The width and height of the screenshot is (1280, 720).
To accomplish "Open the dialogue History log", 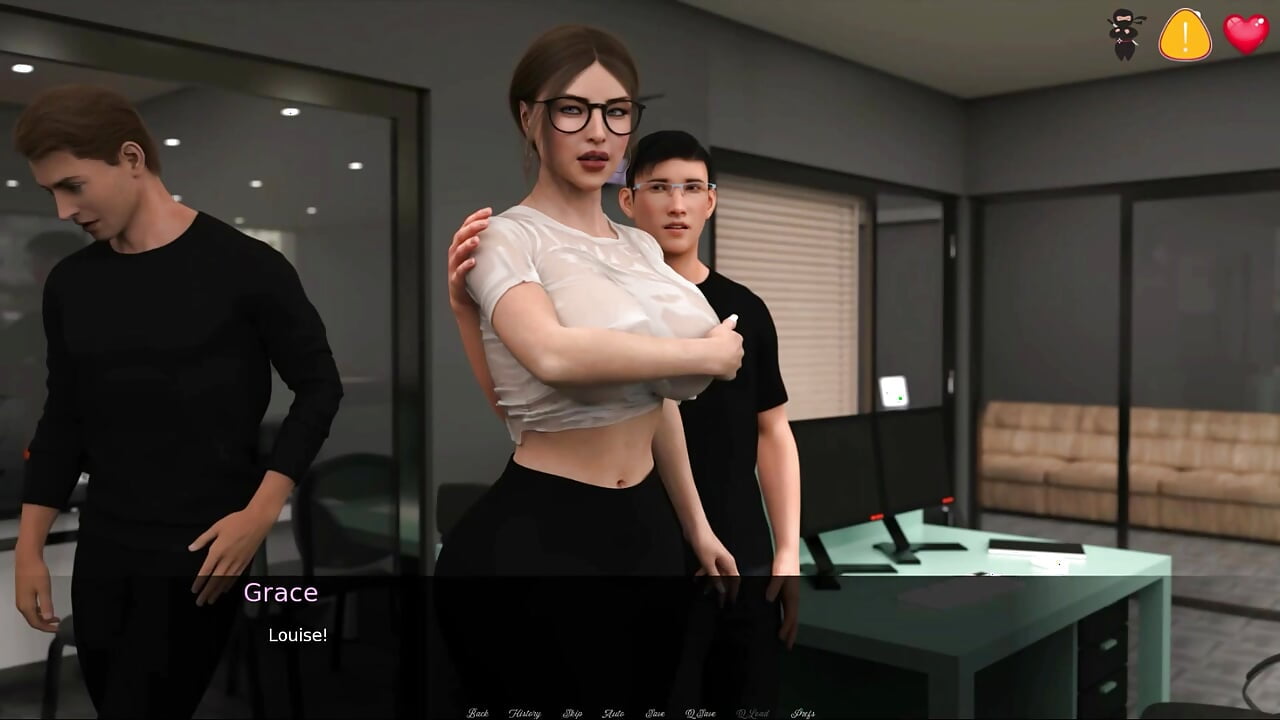I will (525, 712).
